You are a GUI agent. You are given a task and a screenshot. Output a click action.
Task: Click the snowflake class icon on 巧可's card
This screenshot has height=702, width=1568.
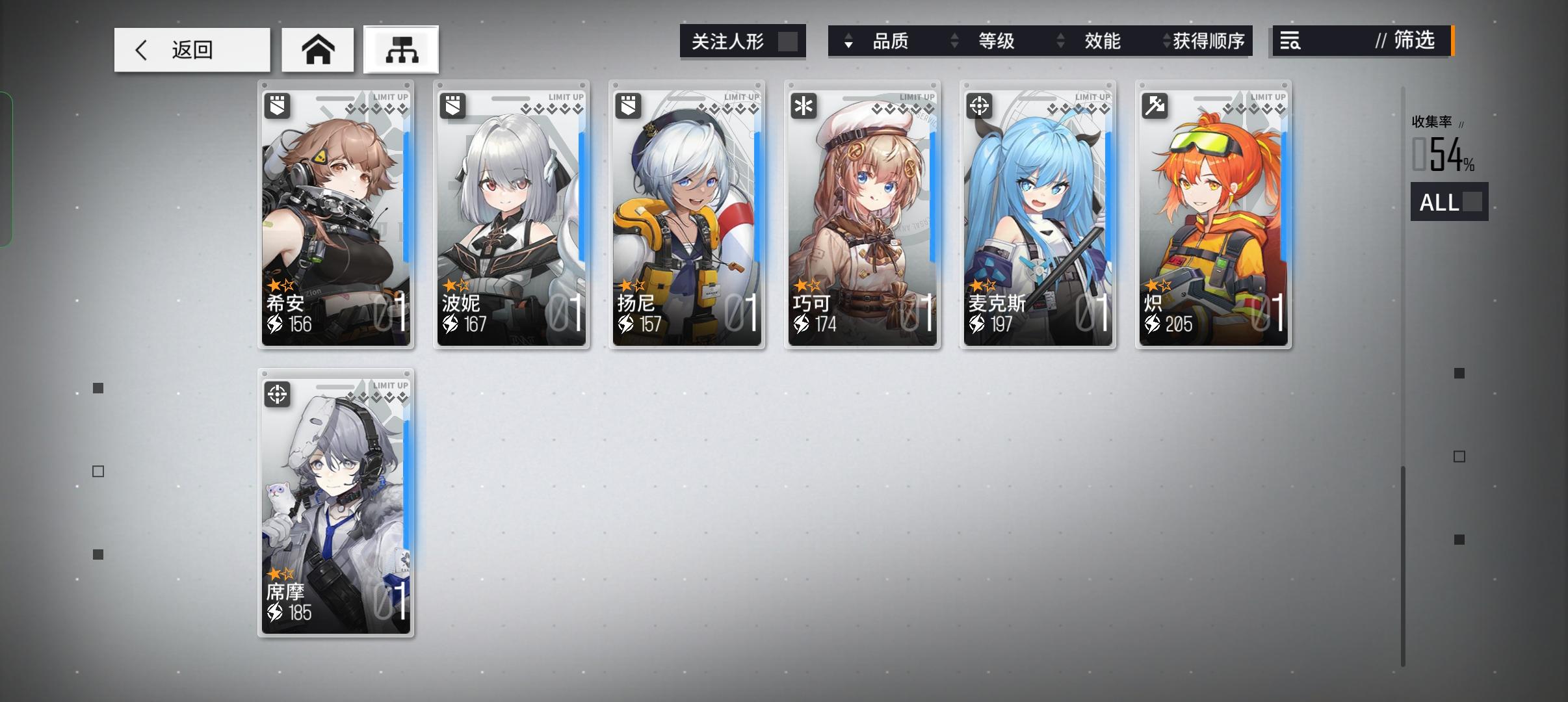tap(804, 105)
